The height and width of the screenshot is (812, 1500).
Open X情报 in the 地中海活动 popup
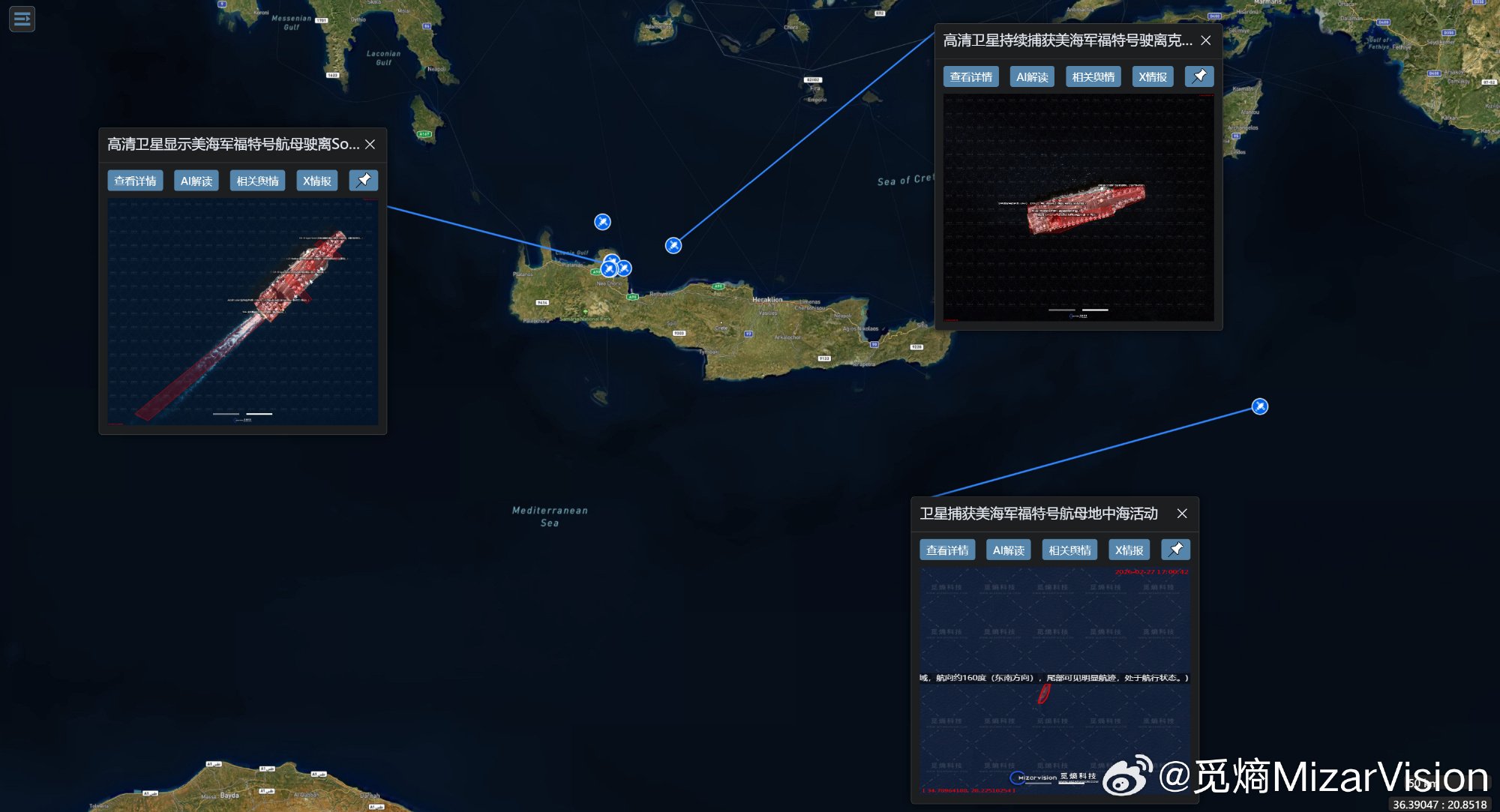tap(1129, 550)
